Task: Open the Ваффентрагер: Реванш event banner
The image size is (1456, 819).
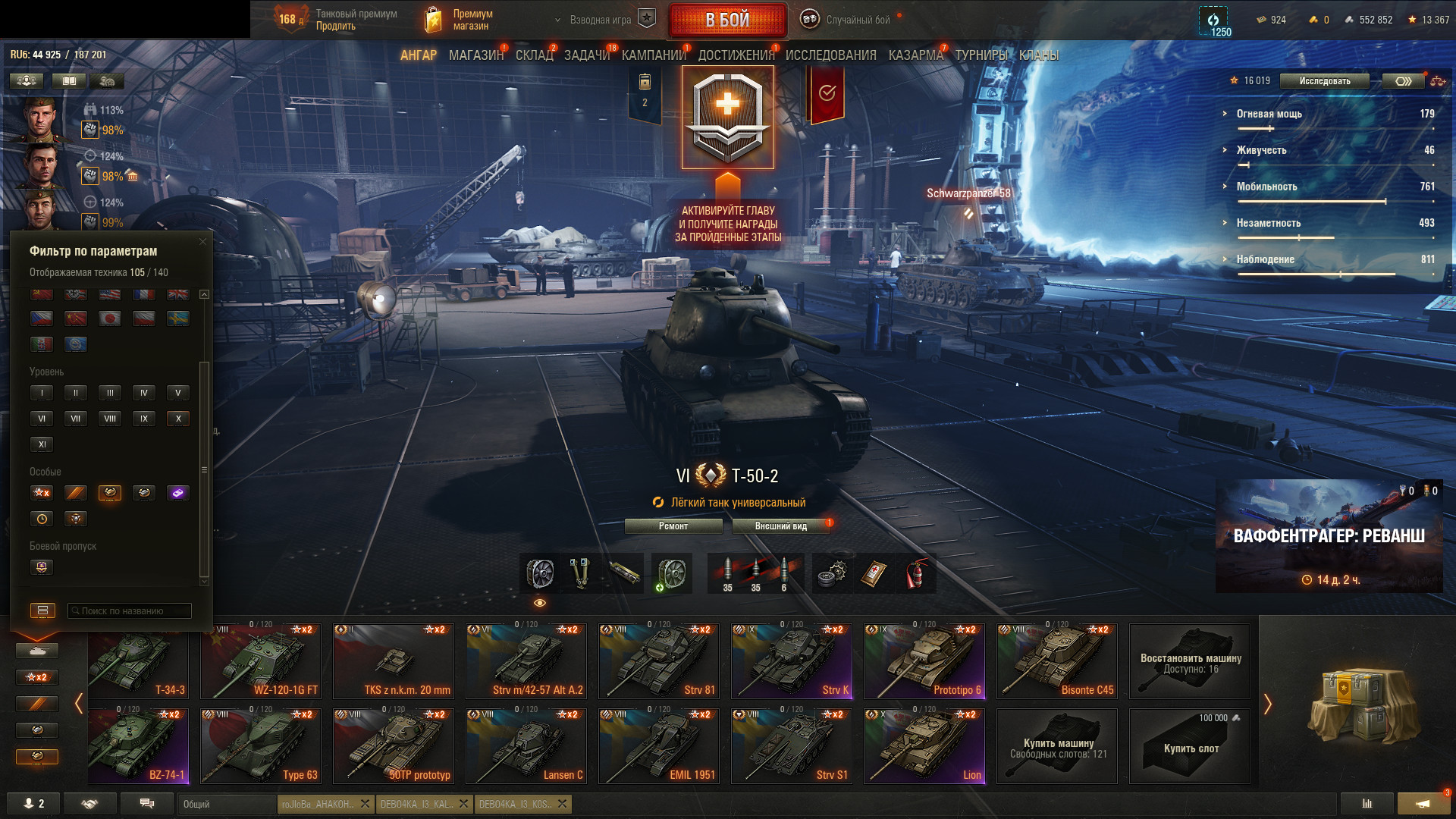Action: coord(1329,536)
